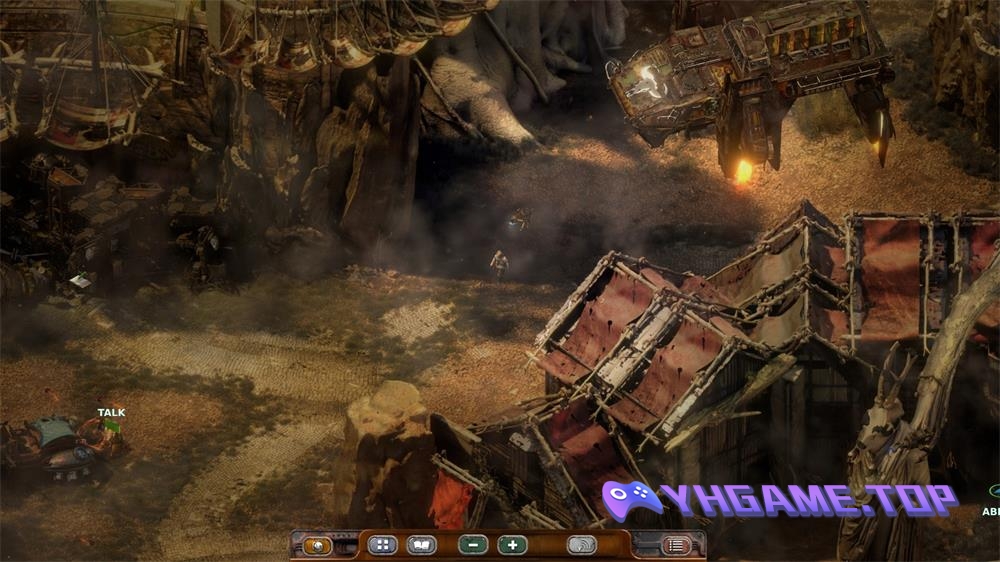Select the TALK interaction marker
The width and height of the screenshot is (1000, 562).
point(111,413)
